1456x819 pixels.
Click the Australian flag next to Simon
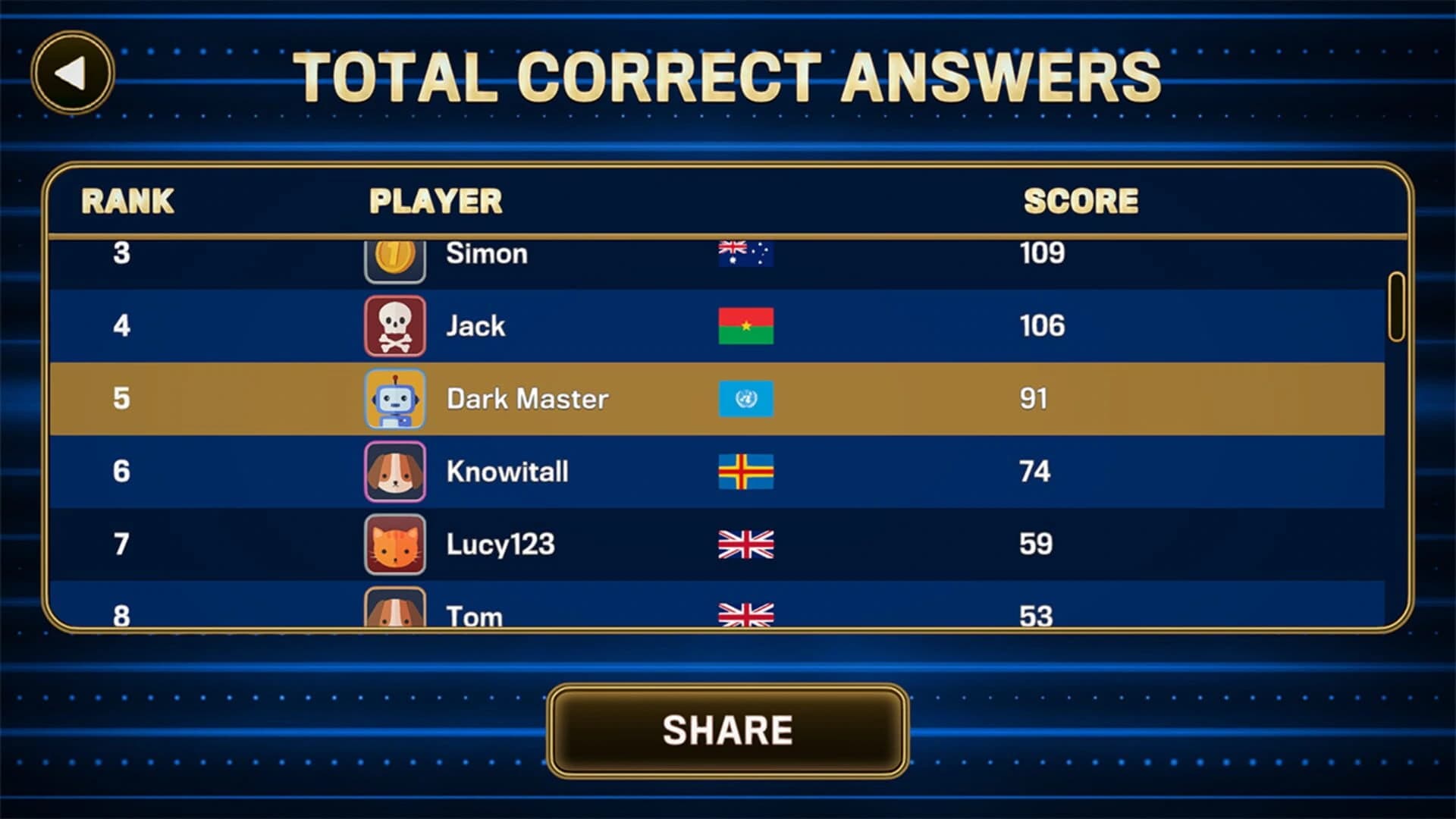tap(745, 253)
